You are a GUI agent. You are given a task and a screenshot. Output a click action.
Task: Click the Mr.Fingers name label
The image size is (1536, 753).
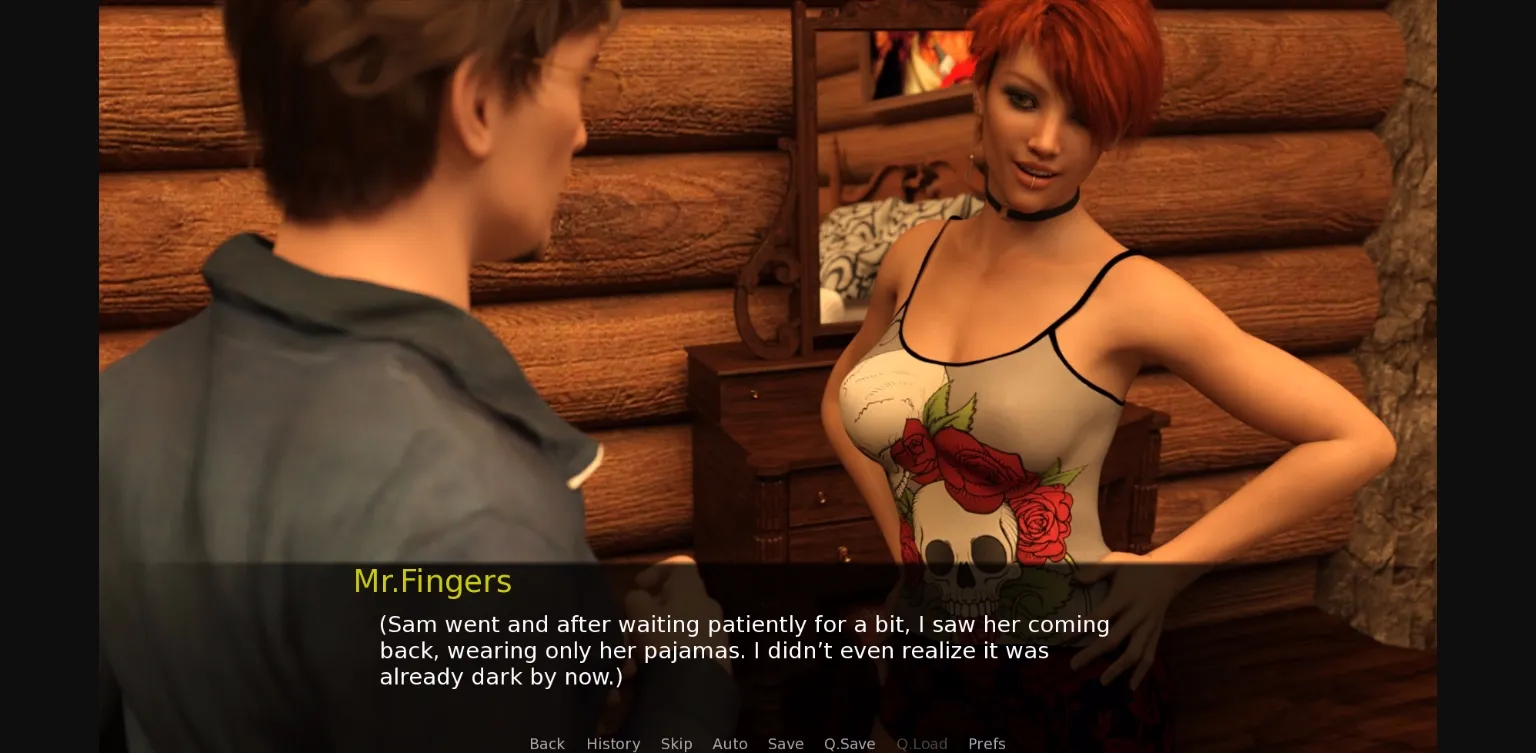click(432, 581)
